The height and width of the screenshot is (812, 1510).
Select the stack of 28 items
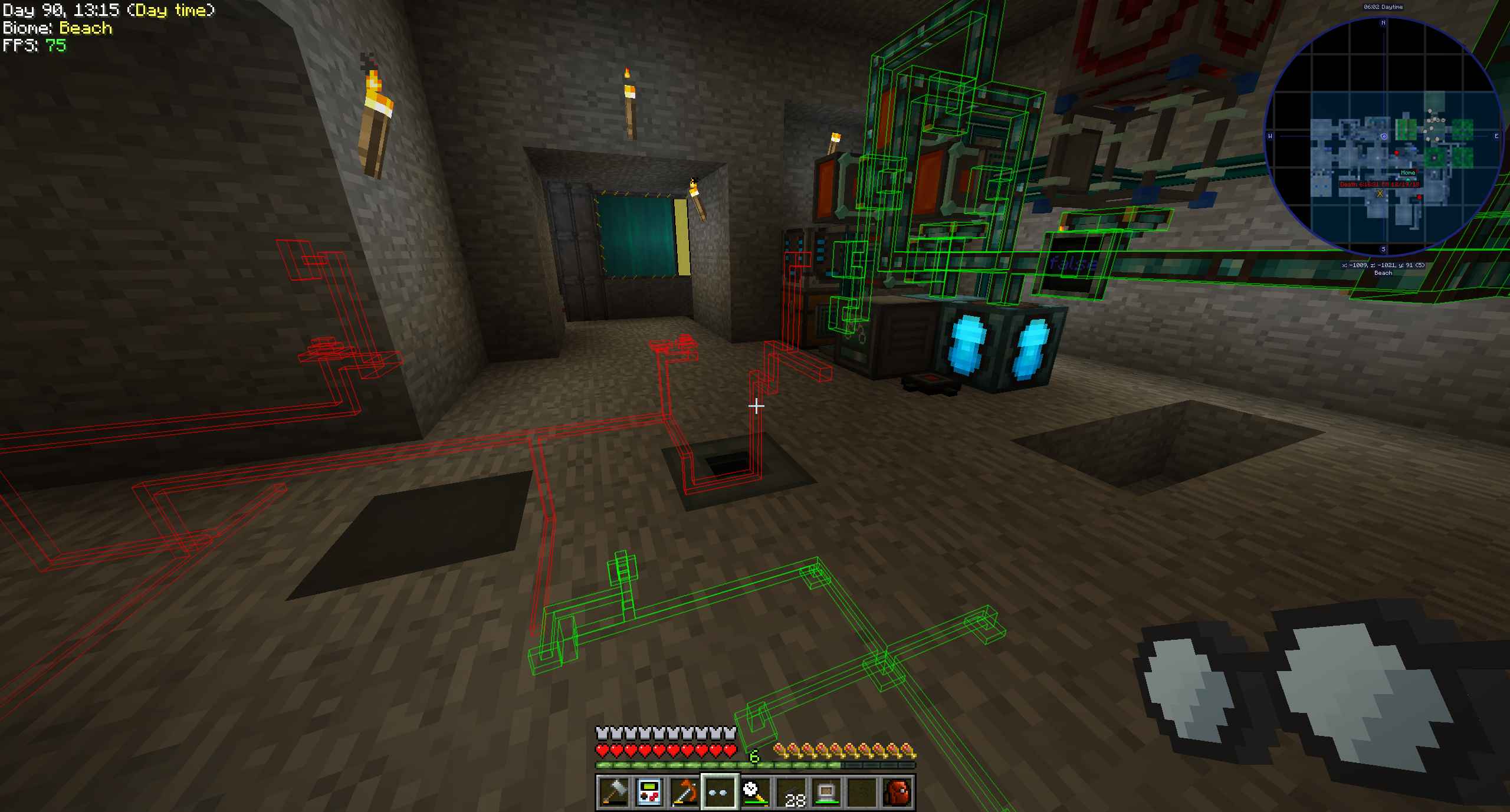791,792
